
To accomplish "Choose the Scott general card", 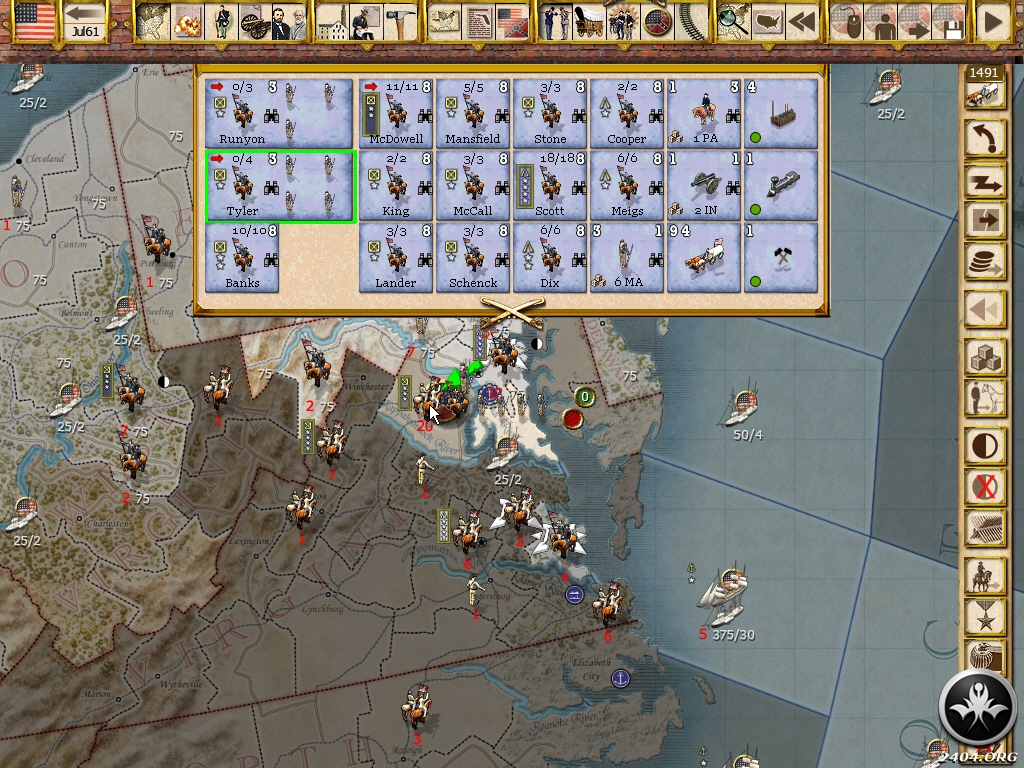I will coord(550,186).
